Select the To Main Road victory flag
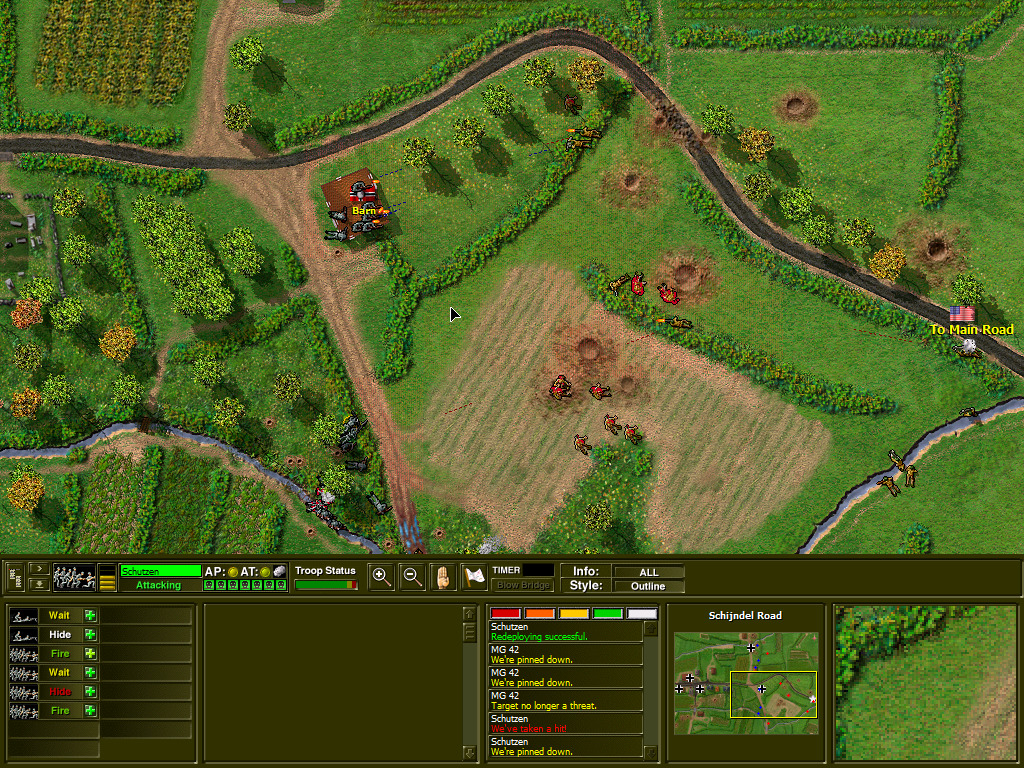Image resolution: width=1024 pixels, height=768 pixels. point(962,314)
